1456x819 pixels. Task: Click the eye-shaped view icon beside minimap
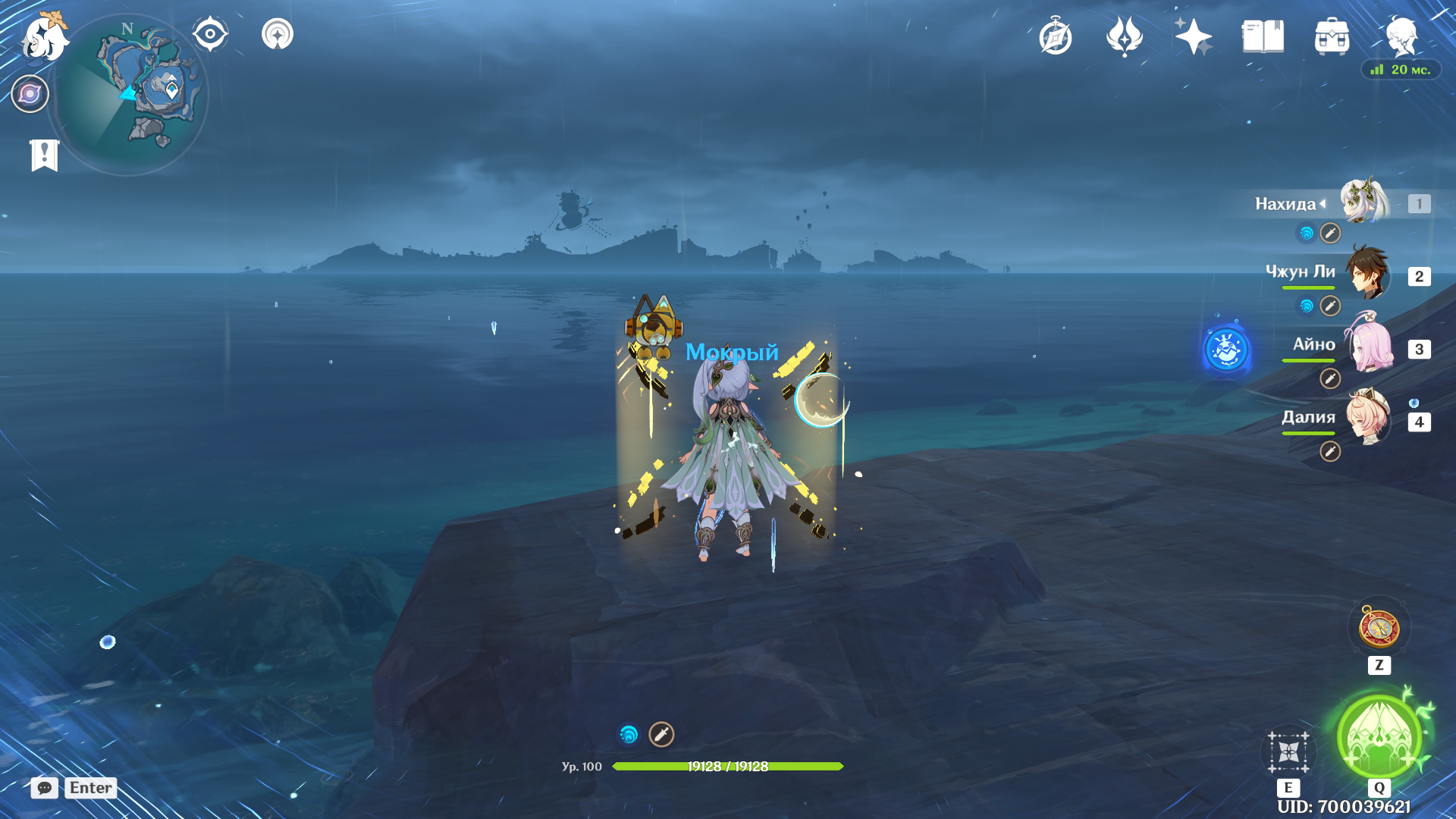pos(210,34)
